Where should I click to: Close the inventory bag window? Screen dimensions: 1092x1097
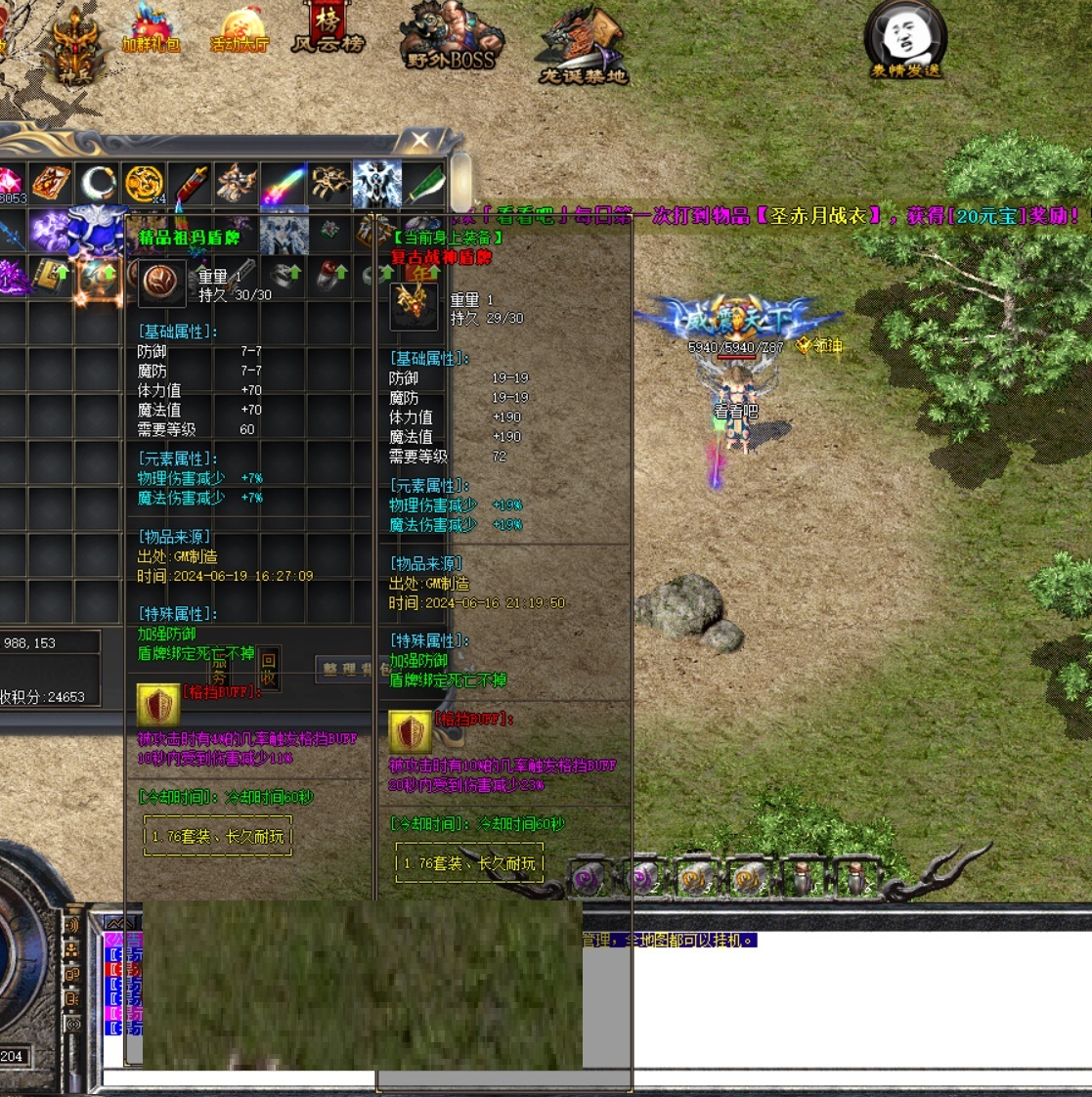pyautogui.click(x=420, y=140)
